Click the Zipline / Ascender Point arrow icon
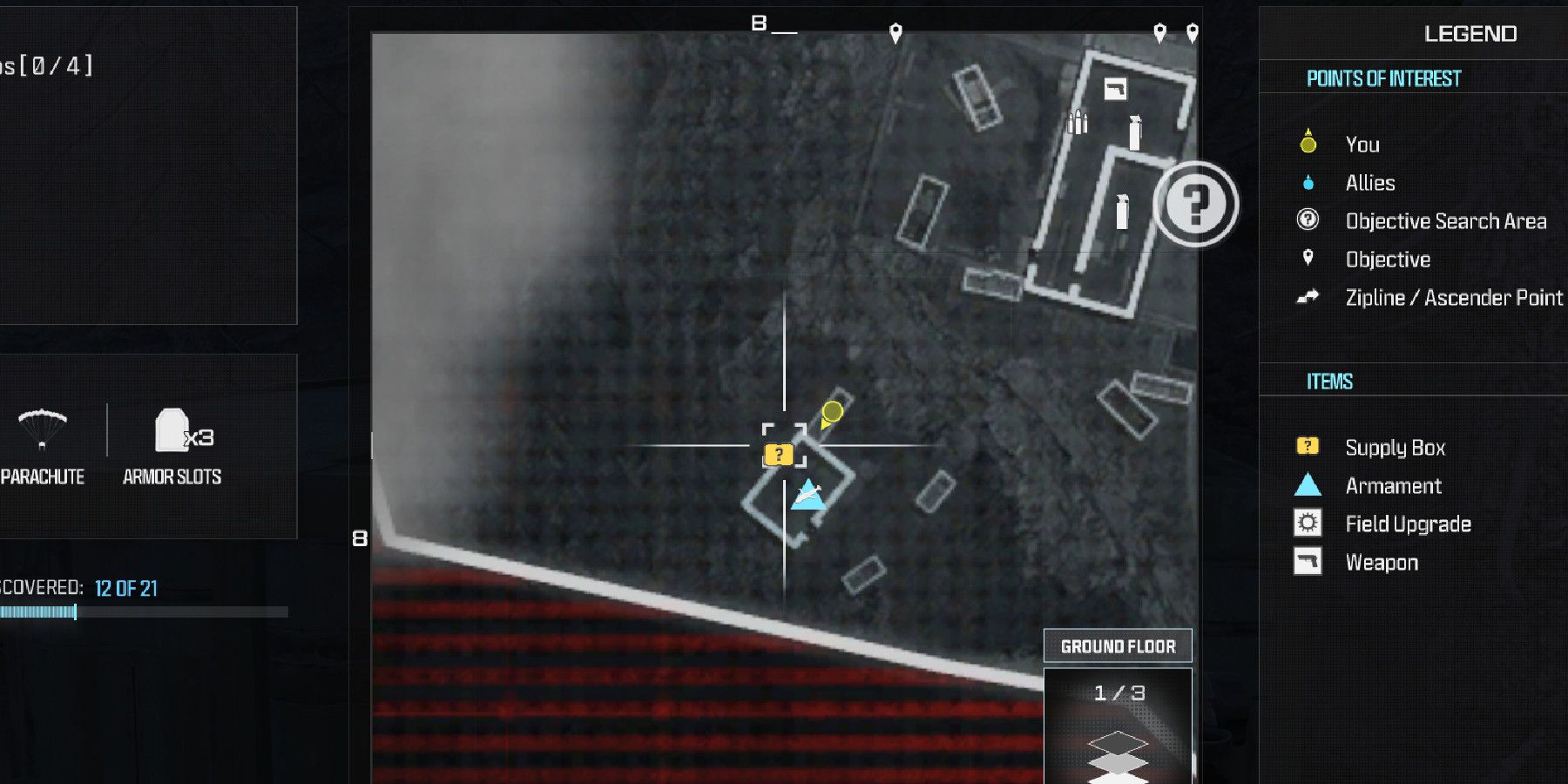Screen dimensions: 1568x784 pyautogui.click(x=1306, y=297)
